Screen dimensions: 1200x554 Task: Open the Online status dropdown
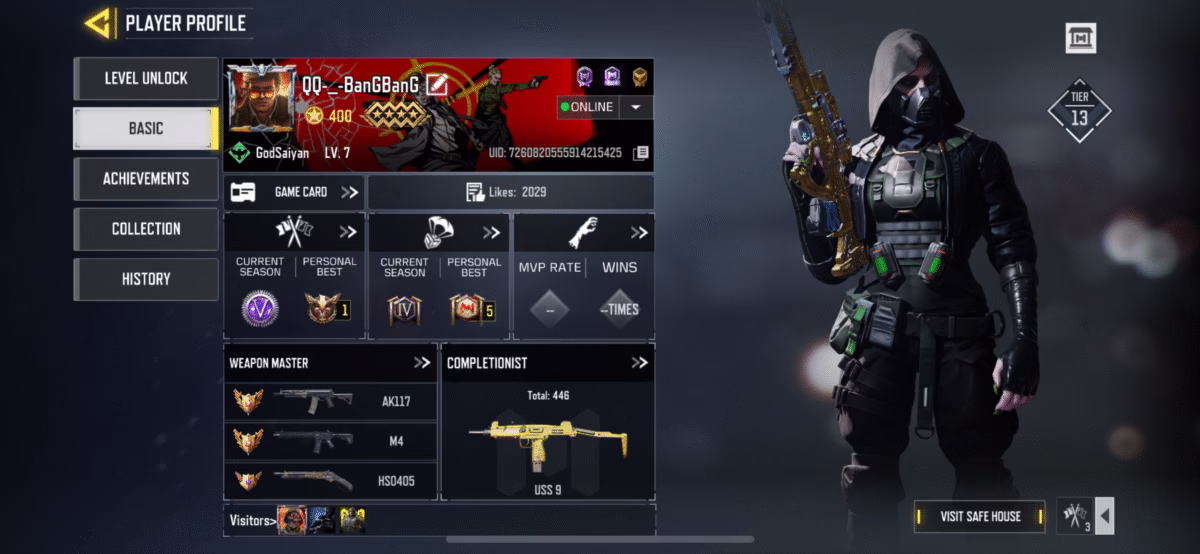pos(636,107)
